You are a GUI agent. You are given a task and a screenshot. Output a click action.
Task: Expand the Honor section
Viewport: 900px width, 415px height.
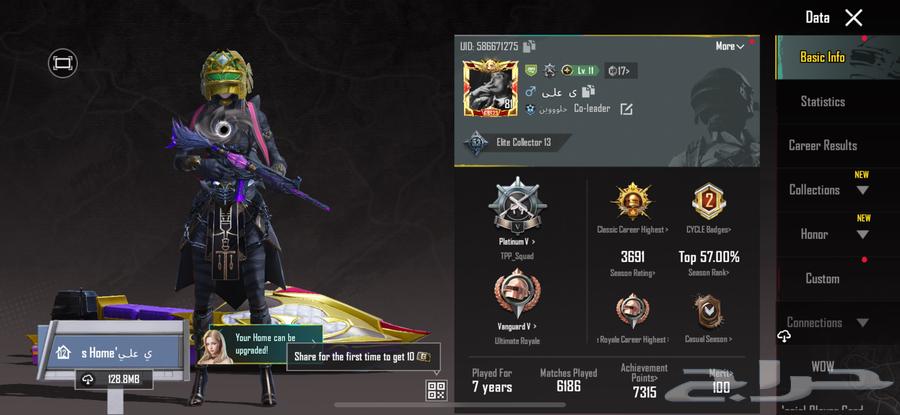point(826,234)
